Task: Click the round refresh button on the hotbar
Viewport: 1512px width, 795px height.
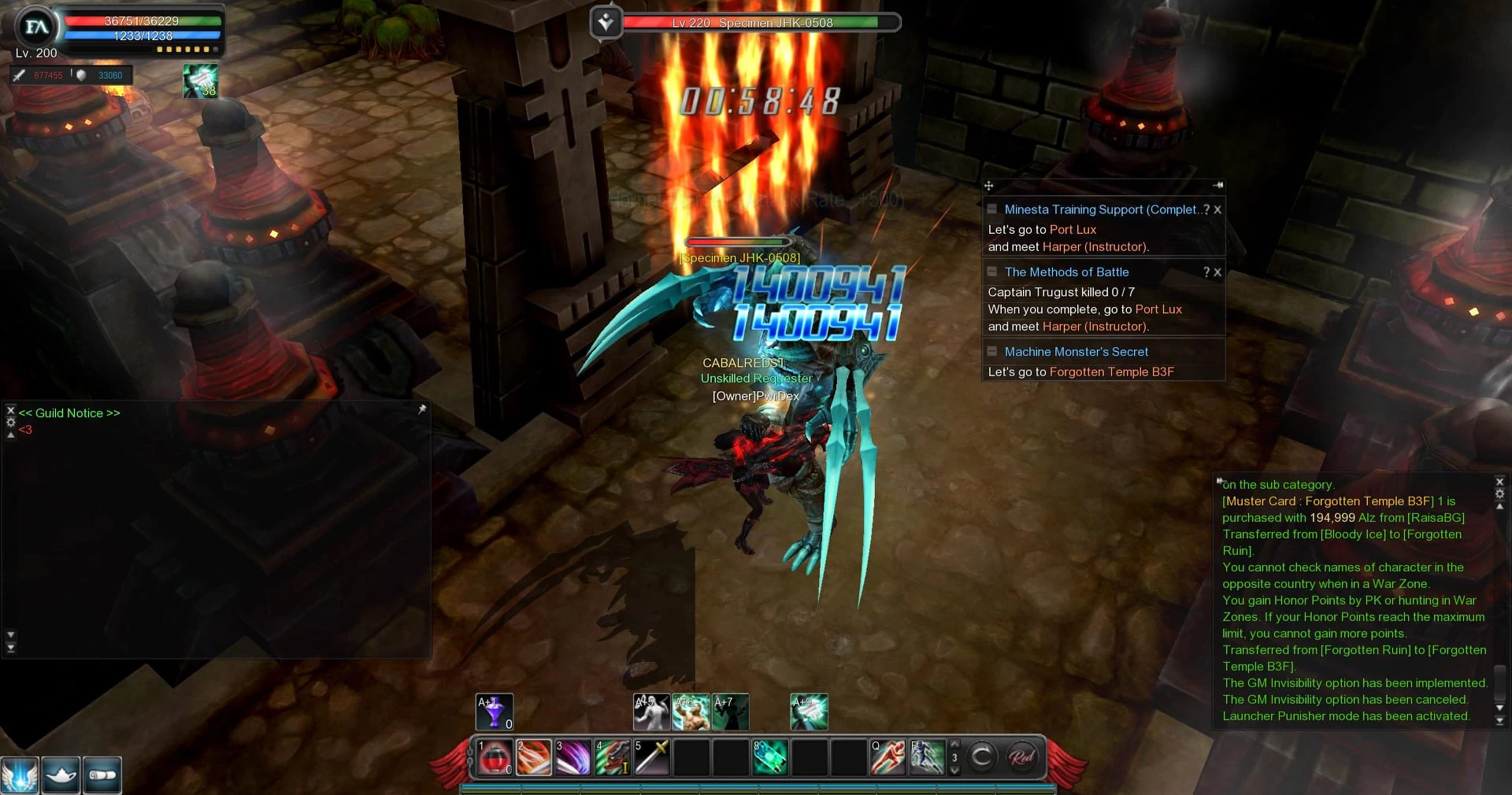Action: click(x=982, y=757)
